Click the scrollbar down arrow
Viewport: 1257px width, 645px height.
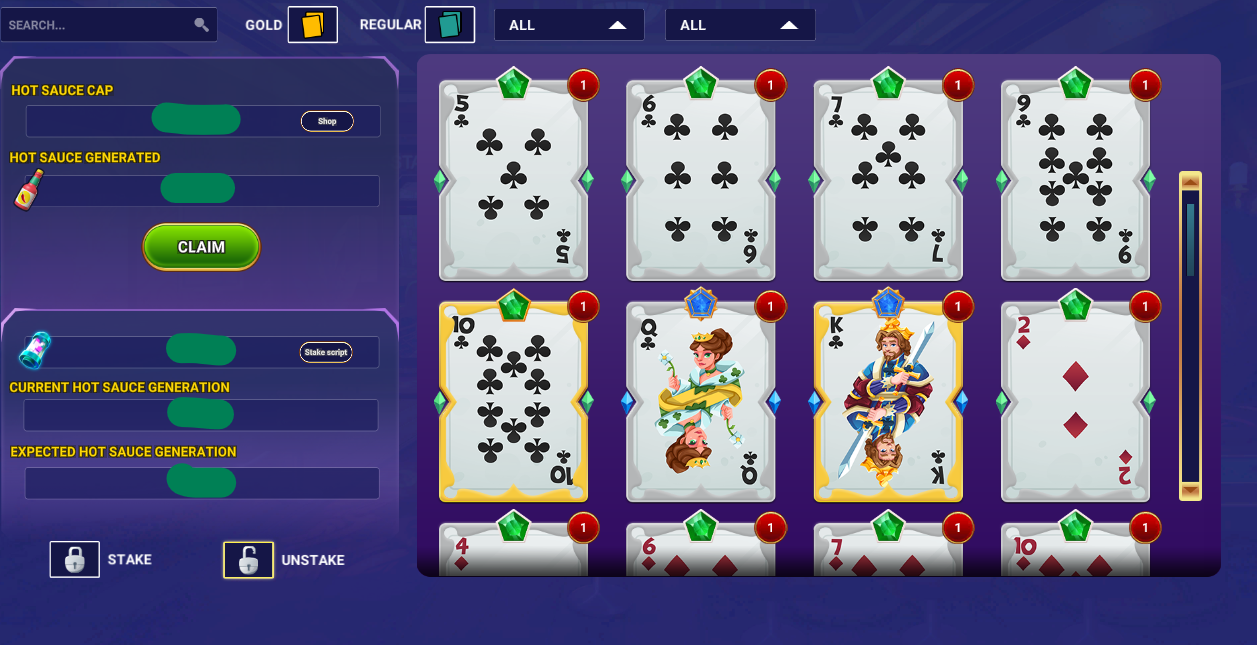(x=1190, y=491)
